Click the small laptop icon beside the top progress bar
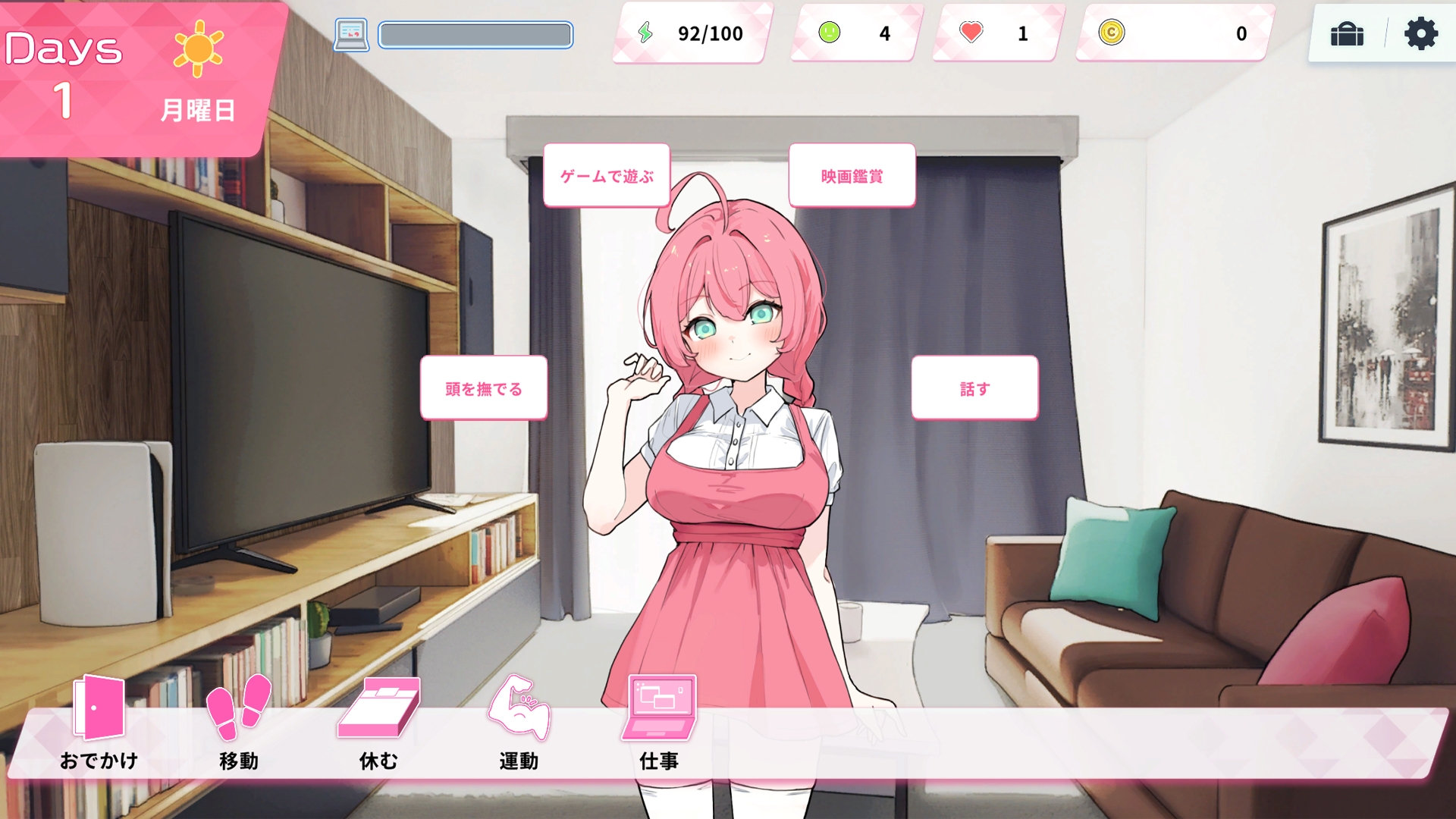 click(350, 33)
